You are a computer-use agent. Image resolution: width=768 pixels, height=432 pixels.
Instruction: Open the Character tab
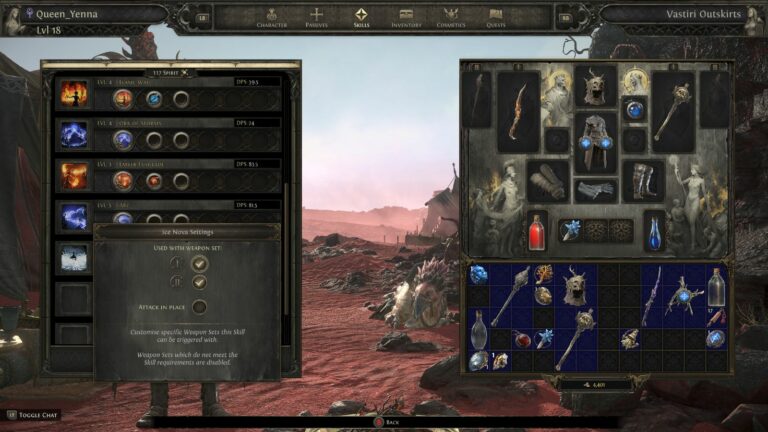[272, 16]
